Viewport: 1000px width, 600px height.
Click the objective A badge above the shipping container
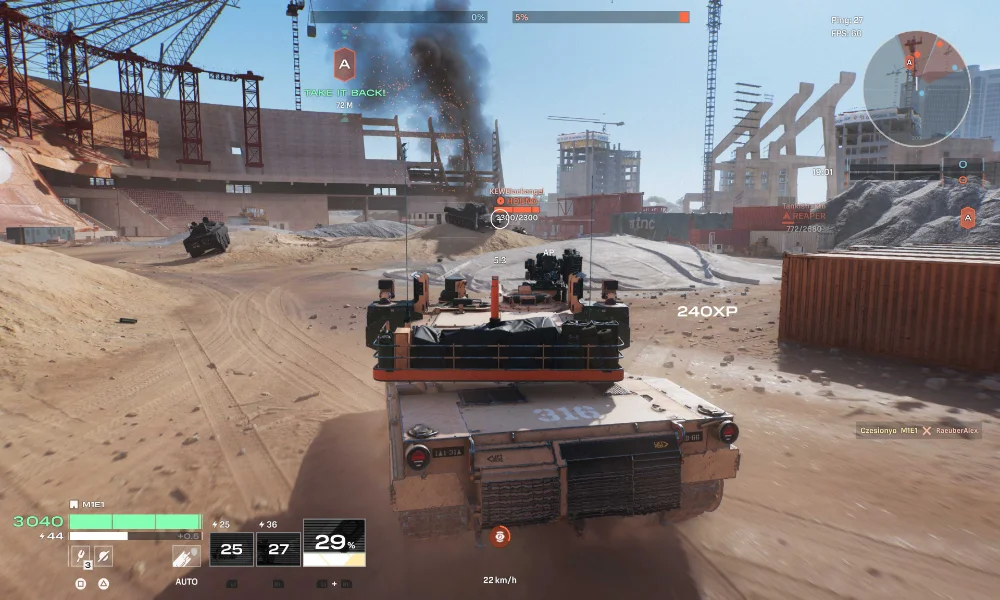click(967, 217)
